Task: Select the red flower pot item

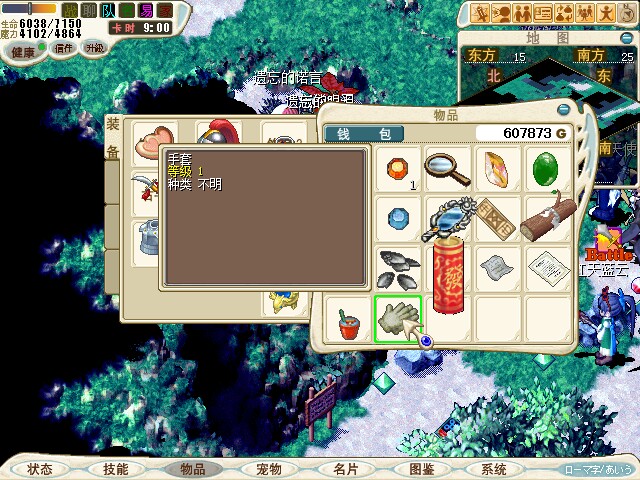Action: pyautogui.click(x=349, y=322)
